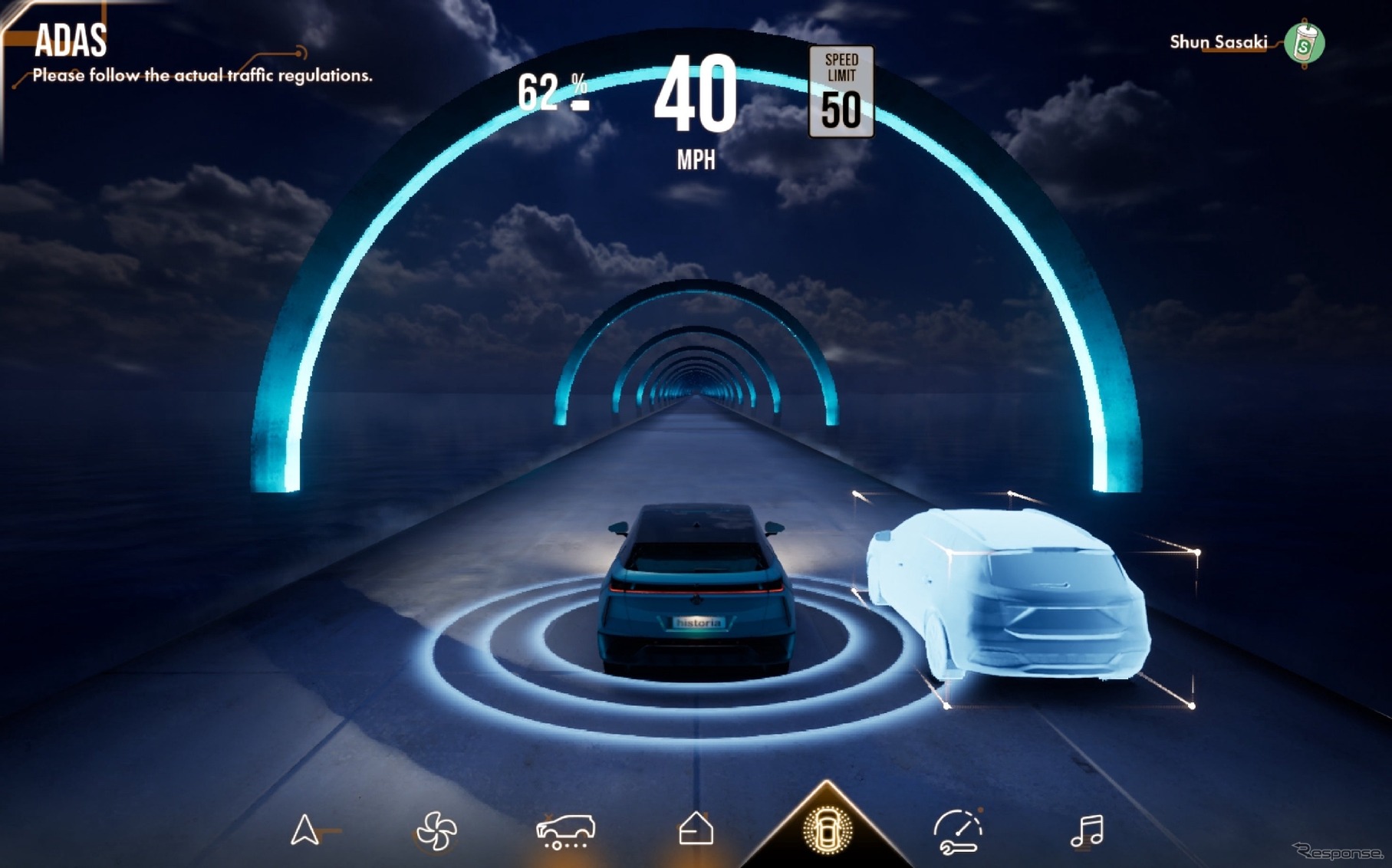Click the Shun Sasaki drink cup avatar
The width and height of the screenshot is (1392, 868).
[x=1304, y=44]
